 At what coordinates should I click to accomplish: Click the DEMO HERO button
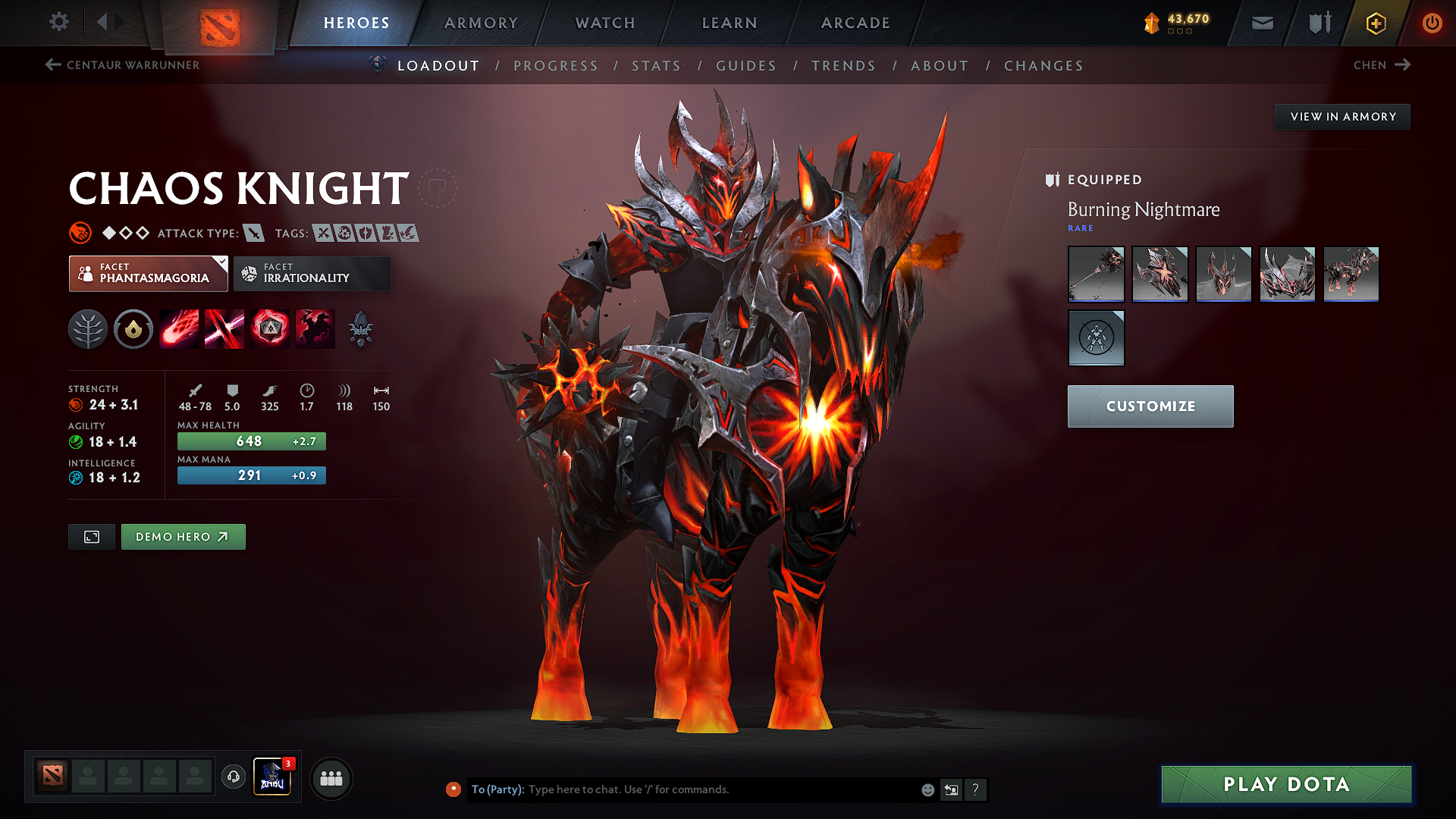(183, 536)
